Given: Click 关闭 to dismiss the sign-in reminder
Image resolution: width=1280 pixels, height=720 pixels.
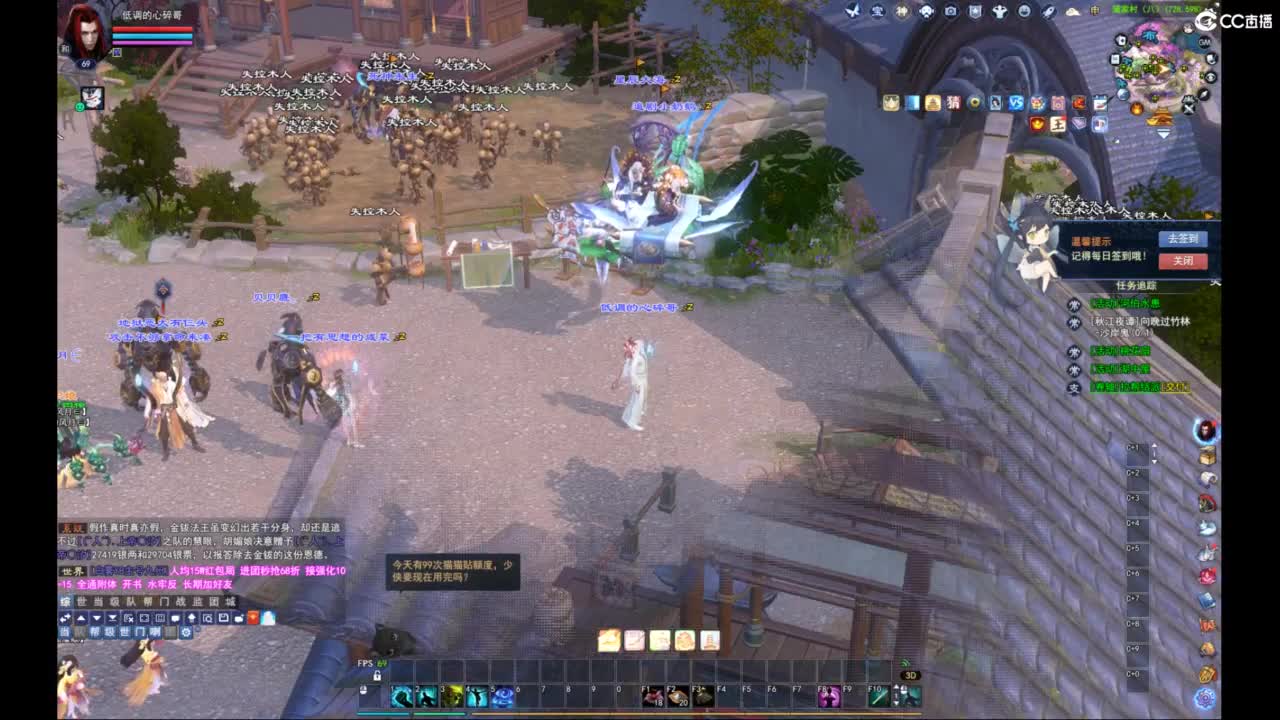Looking at the screenshot, I should 1184,261.
